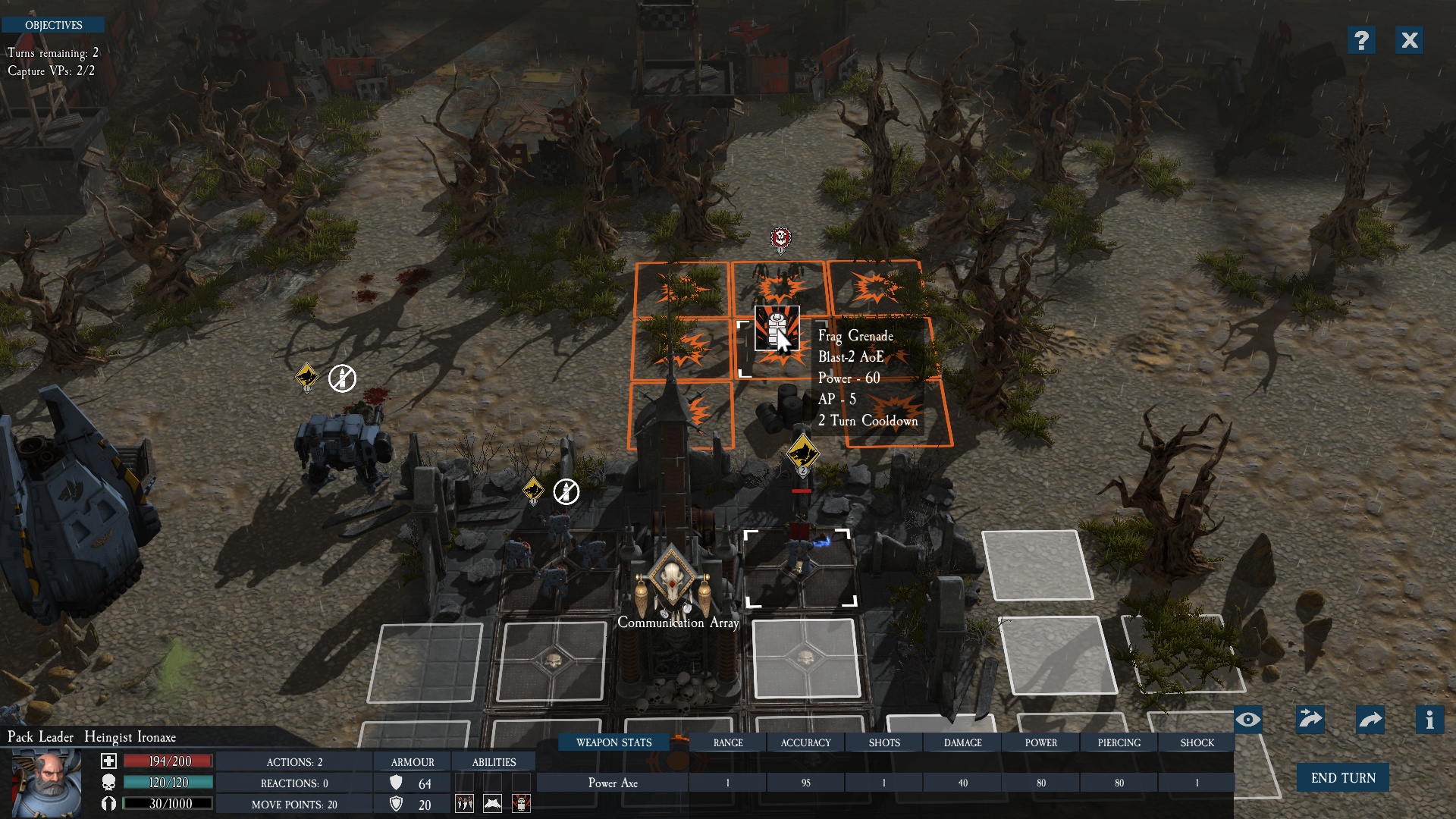Open the Weapon Stats tab

tap(613, 742)
